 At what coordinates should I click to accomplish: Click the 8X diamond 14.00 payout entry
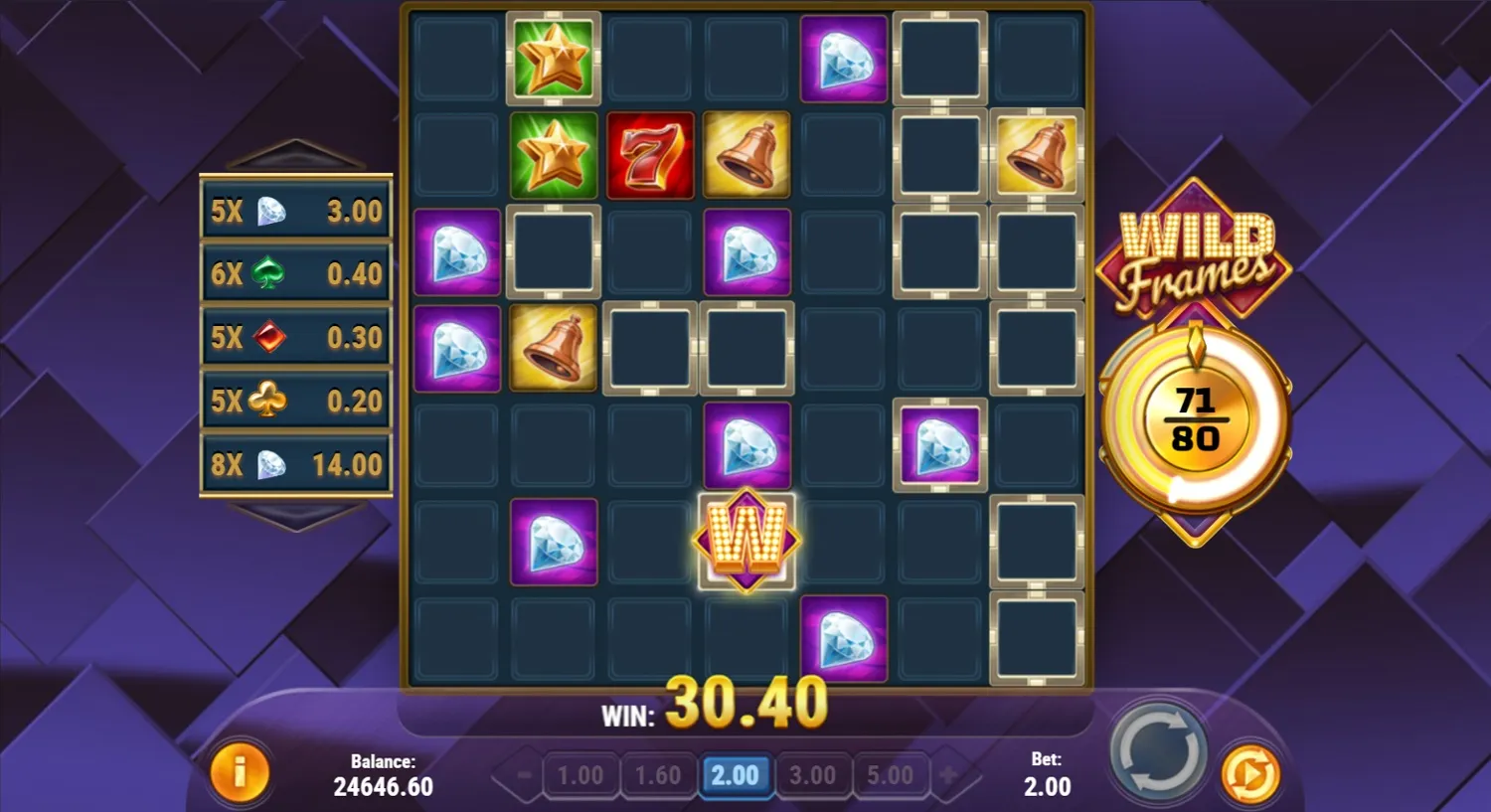coord(295,463)
